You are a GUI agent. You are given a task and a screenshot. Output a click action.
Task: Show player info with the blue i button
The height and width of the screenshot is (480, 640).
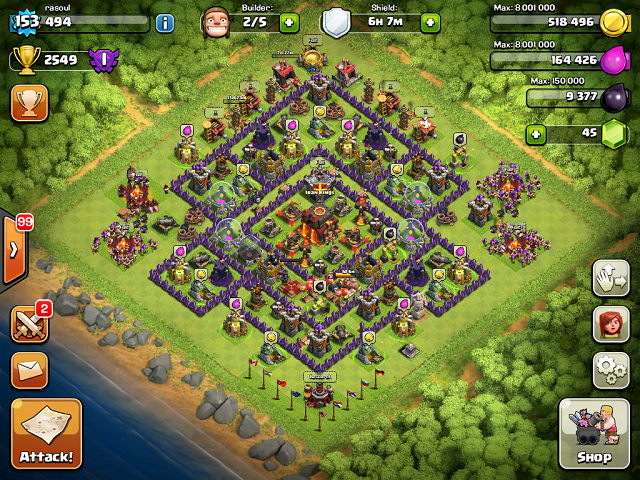click(x=165, y=22)
